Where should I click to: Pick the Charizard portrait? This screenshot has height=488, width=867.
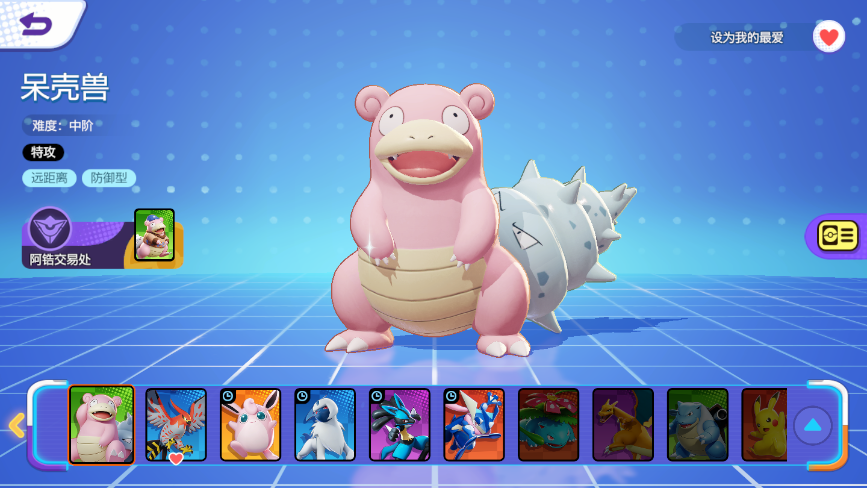click(623, 425)
